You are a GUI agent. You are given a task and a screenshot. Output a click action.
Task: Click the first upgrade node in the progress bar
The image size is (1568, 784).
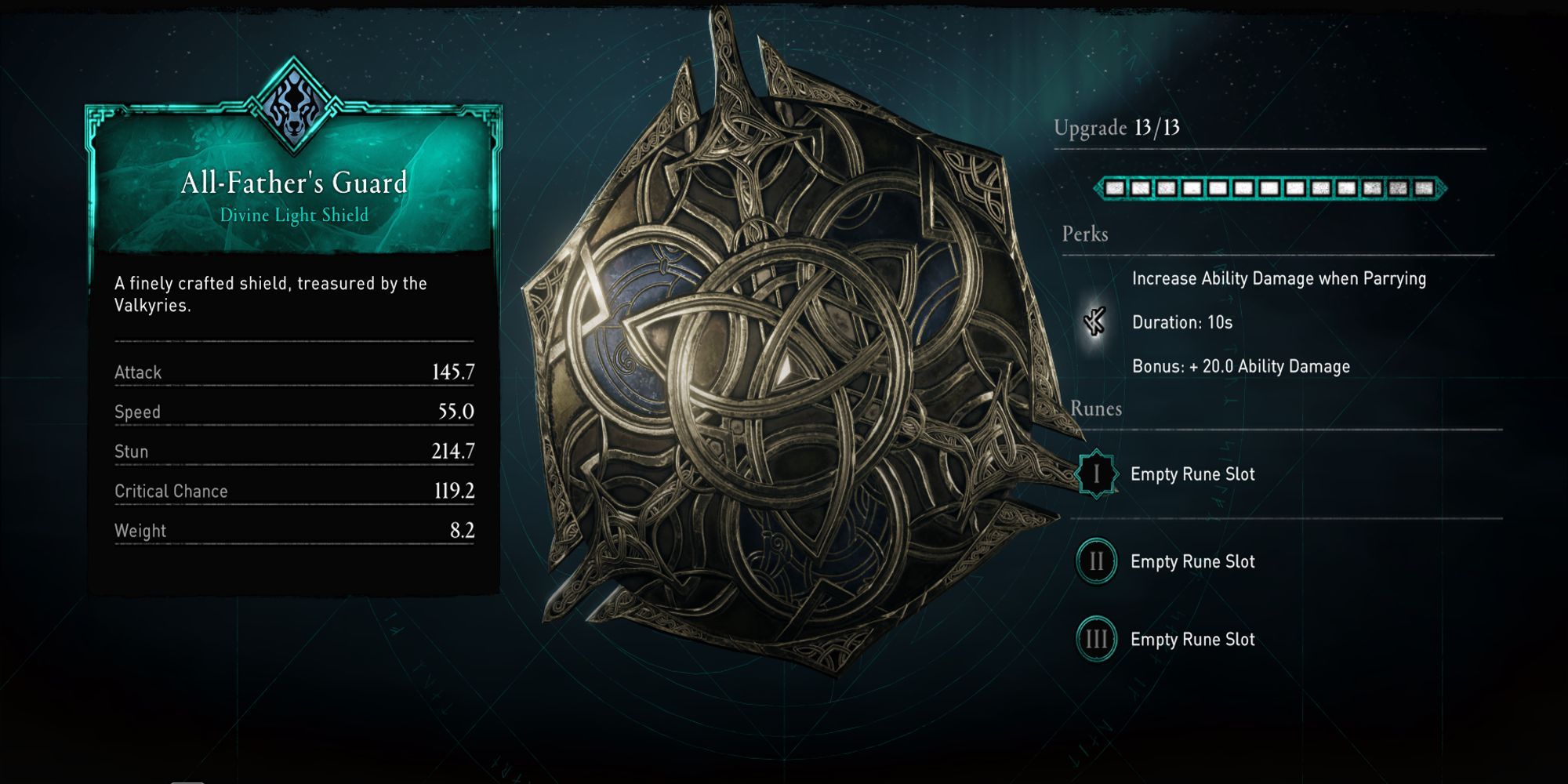(1116, 188)
